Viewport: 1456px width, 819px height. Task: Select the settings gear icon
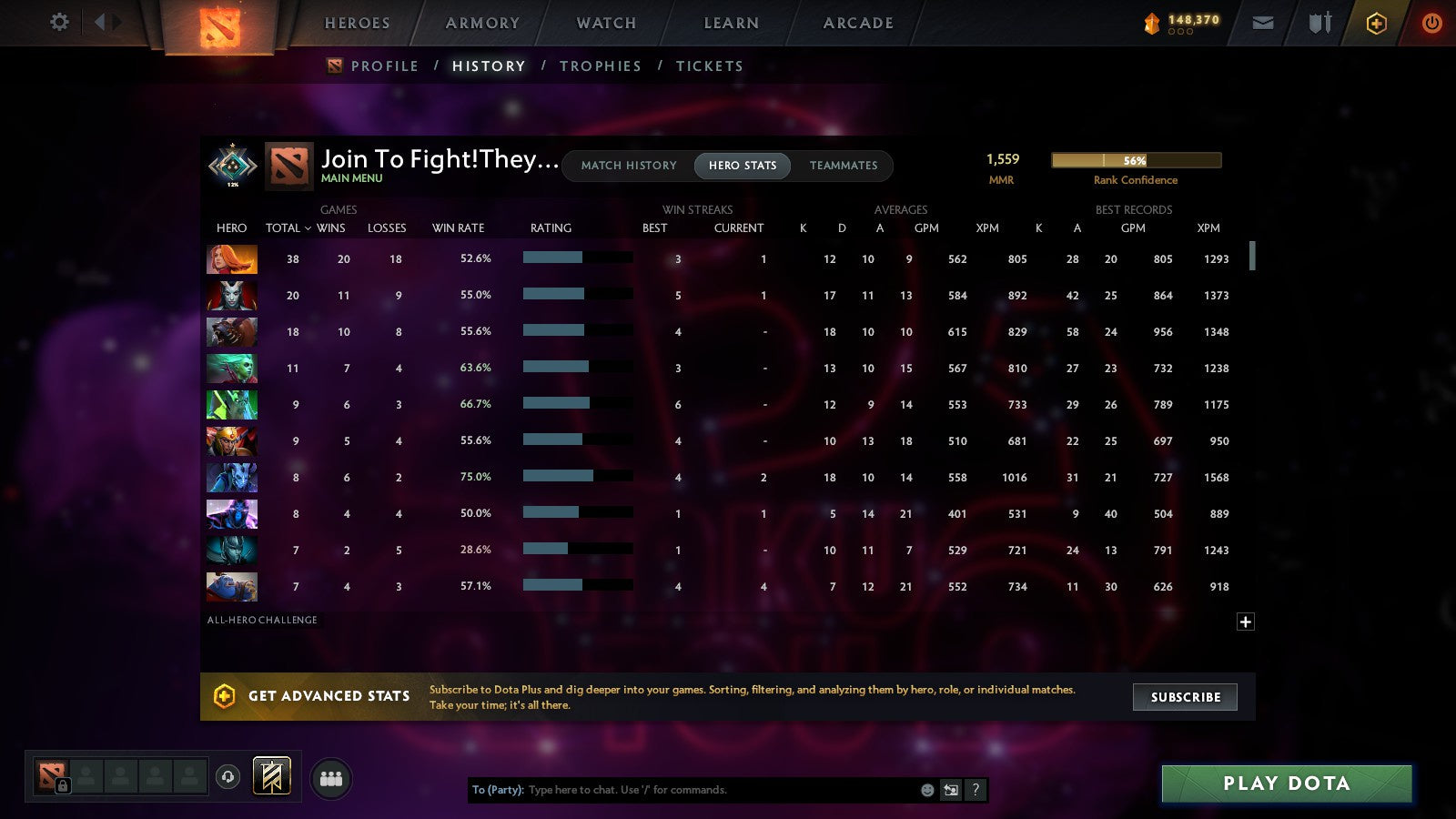click(x=58, y=23)
